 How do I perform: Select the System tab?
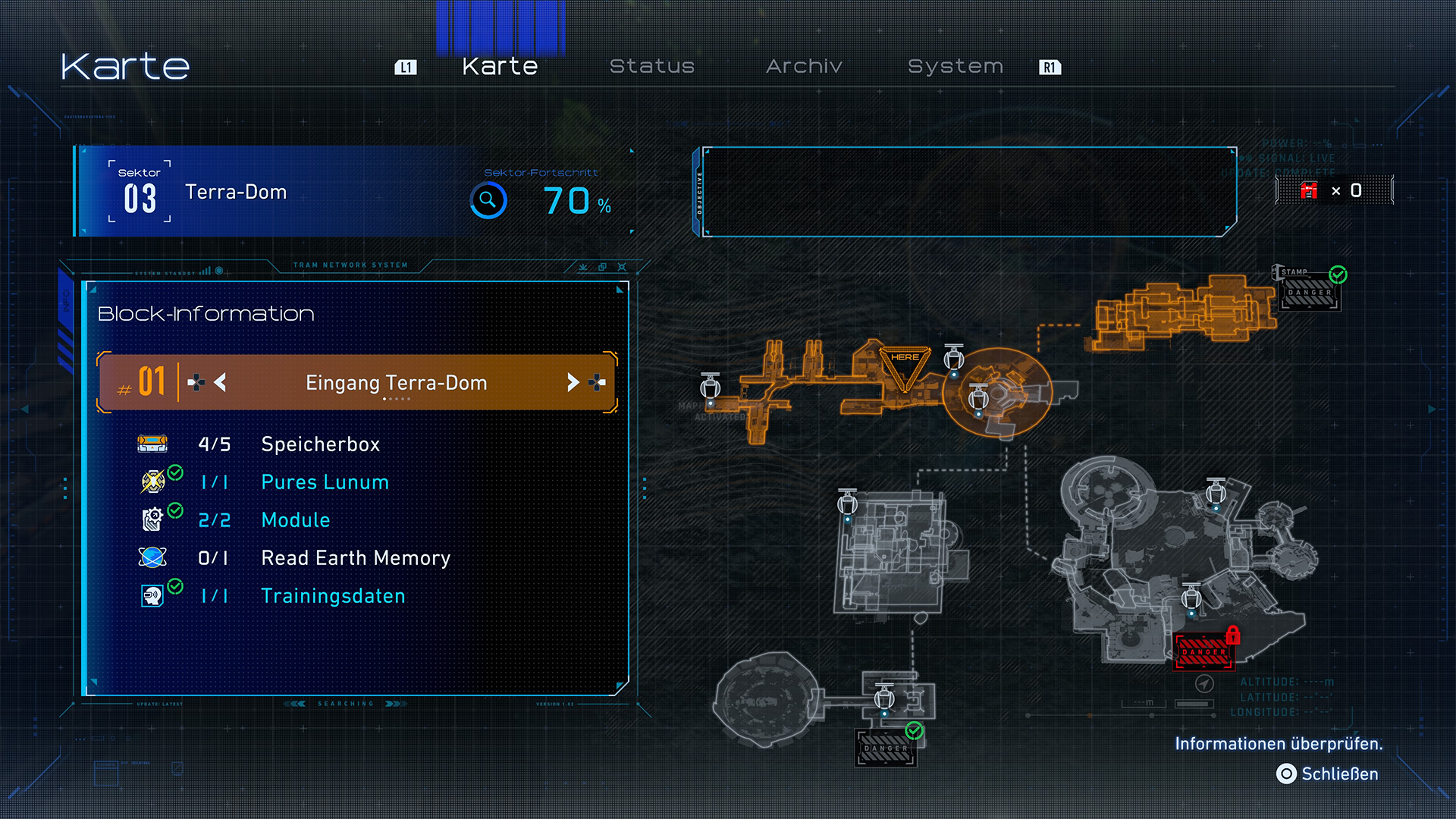pyautogui.click(x=955, y=67)
